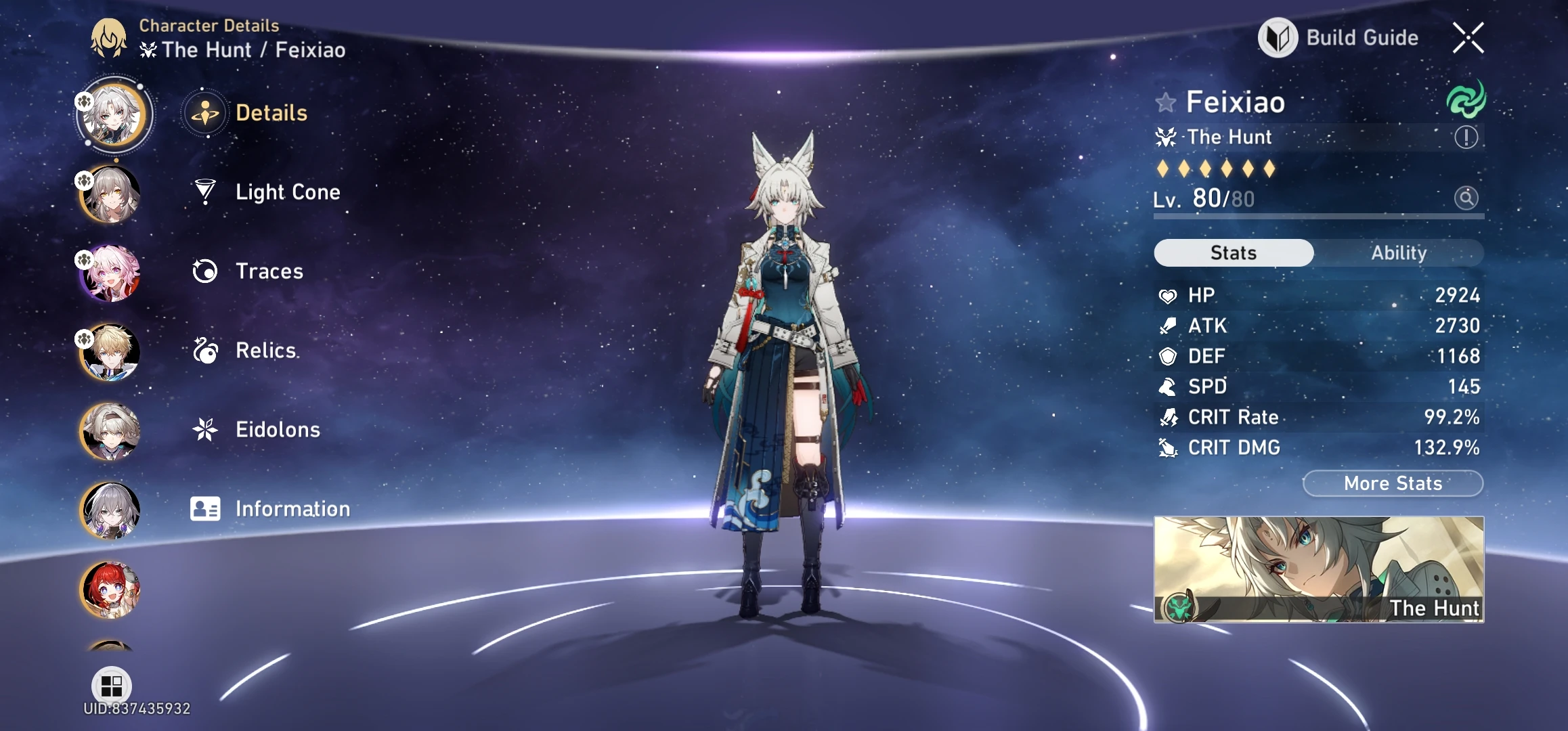Open the Traces panel
1568x731 pixels.
click(x=269, y=271)
